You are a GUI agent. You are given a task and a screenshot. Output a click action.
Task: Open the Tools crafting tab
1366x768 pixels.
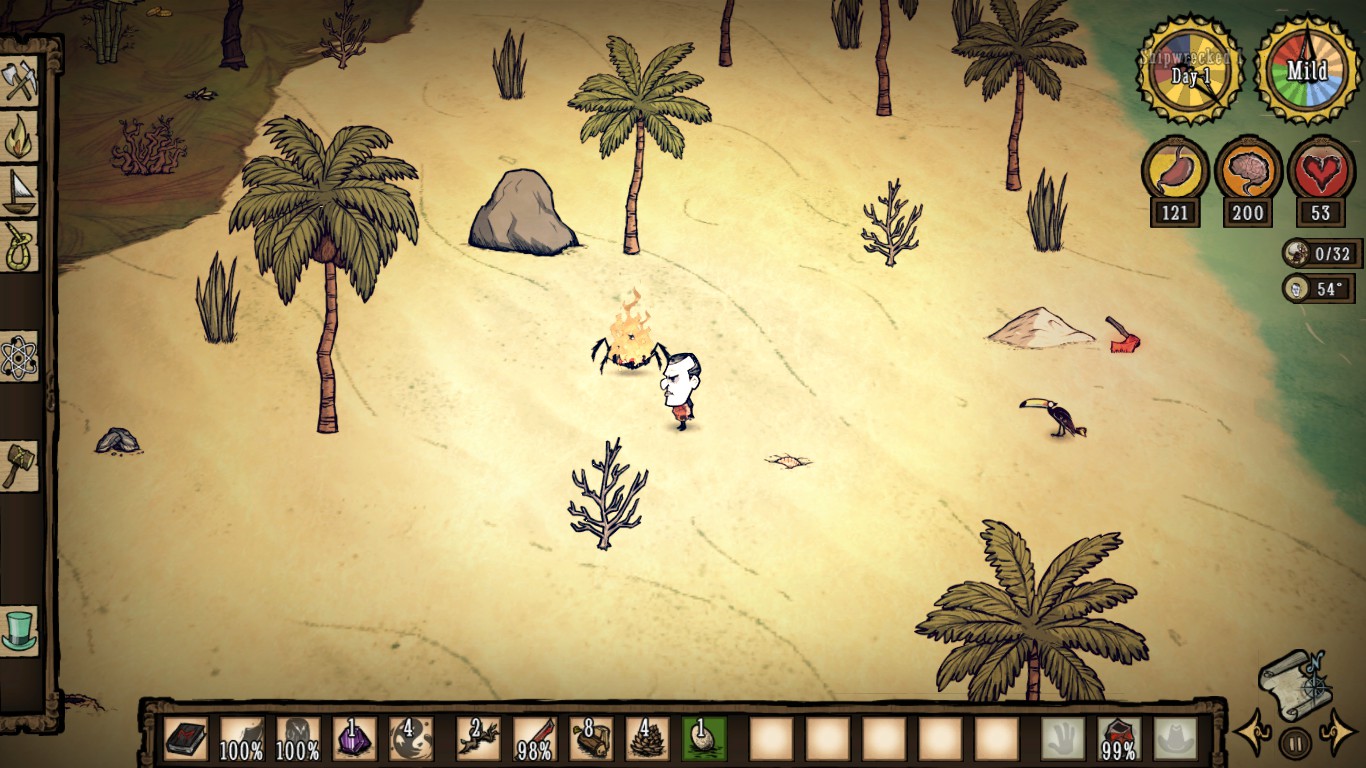point(19,82)
